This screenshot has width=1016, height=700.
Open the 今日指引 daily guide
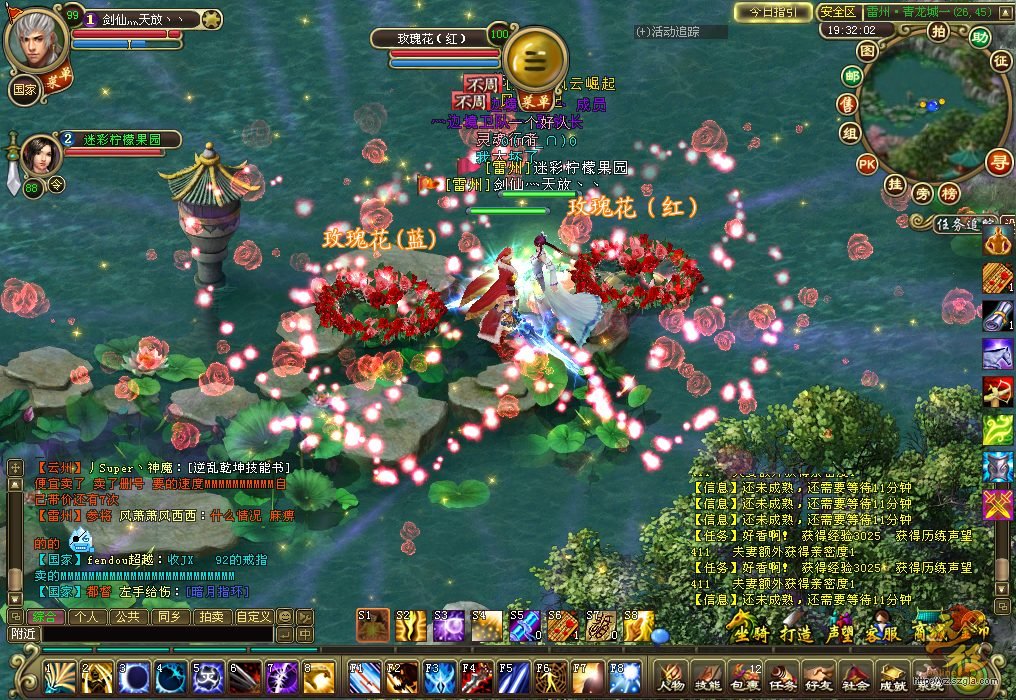(x=772, y=12)
